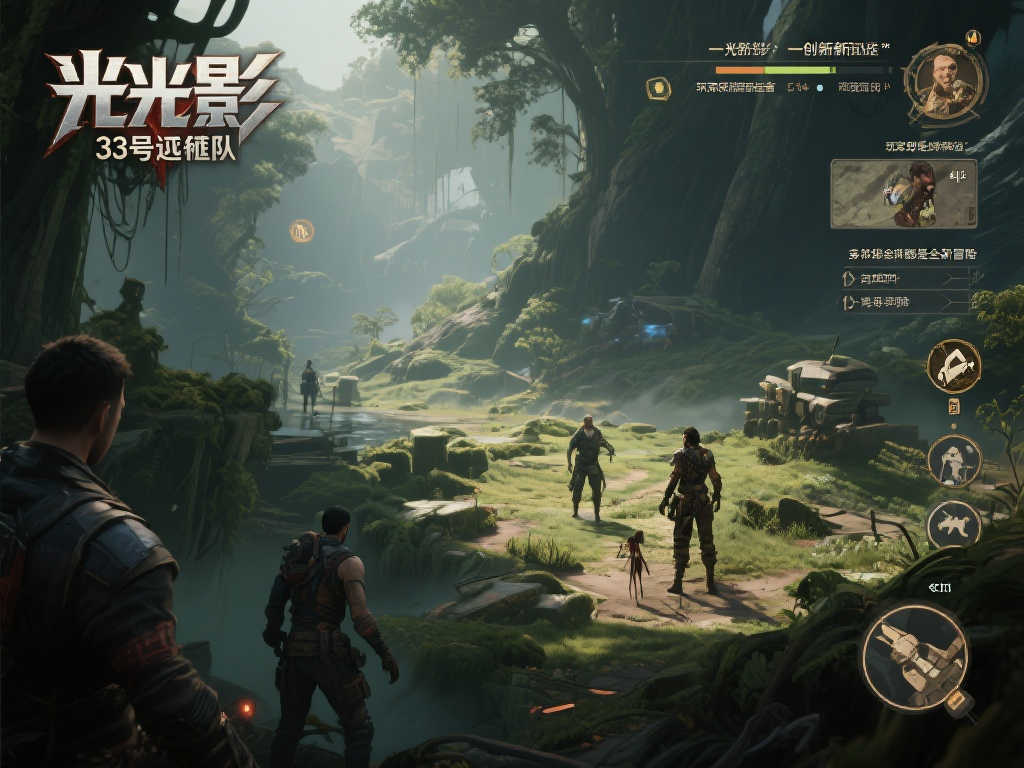This screenshot has width=1024, height=768.
Task: Click the small square icon below the top skill
Action: pyautogui.click(x=953, y=406)
